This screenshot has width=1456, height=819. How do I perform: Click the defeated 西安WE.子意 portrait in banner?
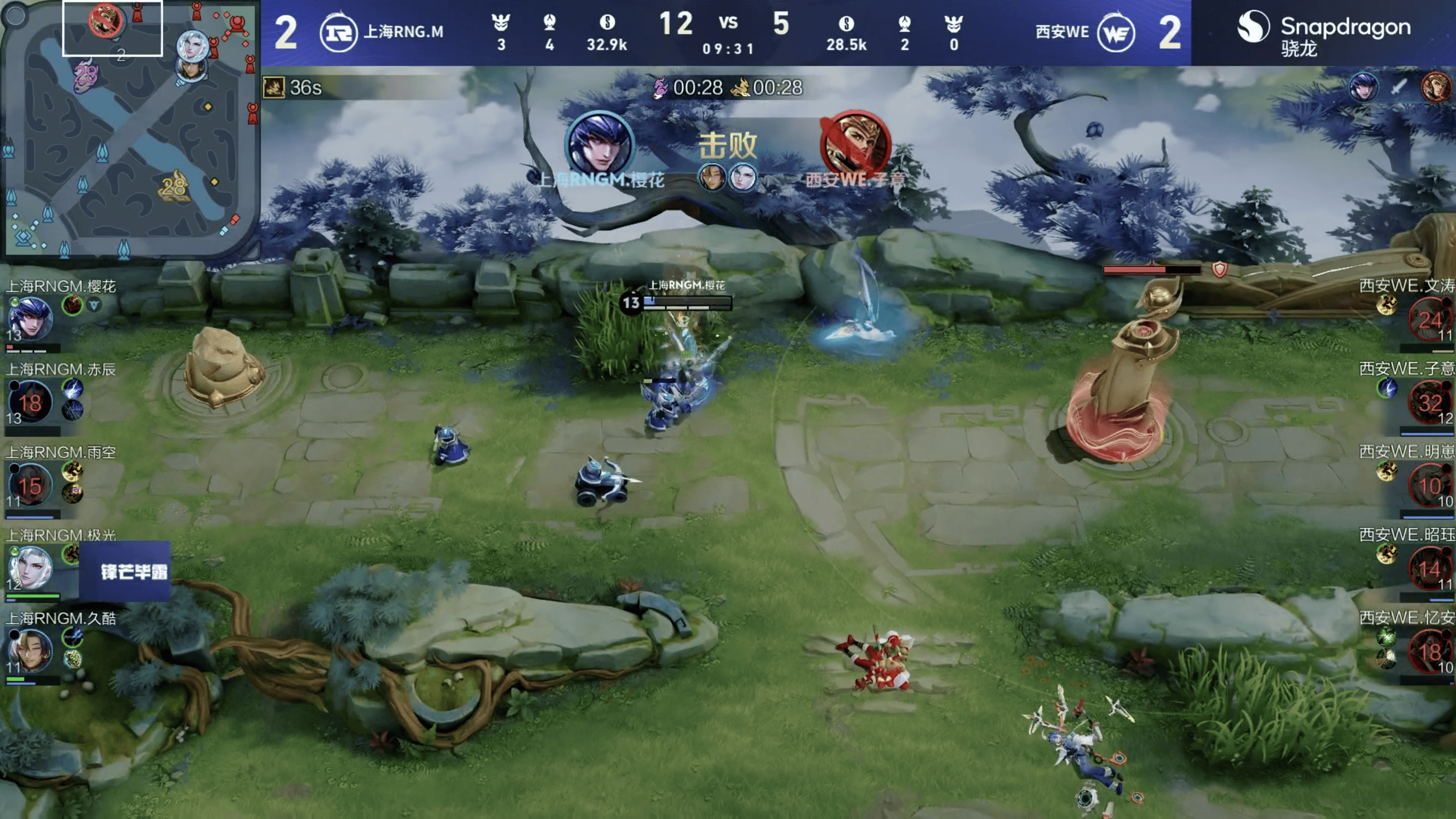(854, 144)
